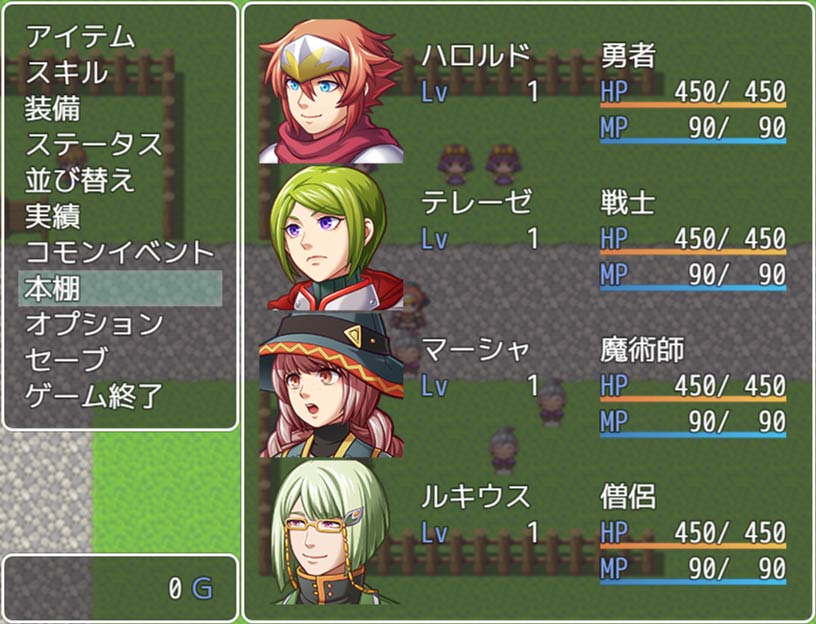This screenshot has width=816, height=624.
Task: Select the mage マーシャ row
Action: click(528, 384)
